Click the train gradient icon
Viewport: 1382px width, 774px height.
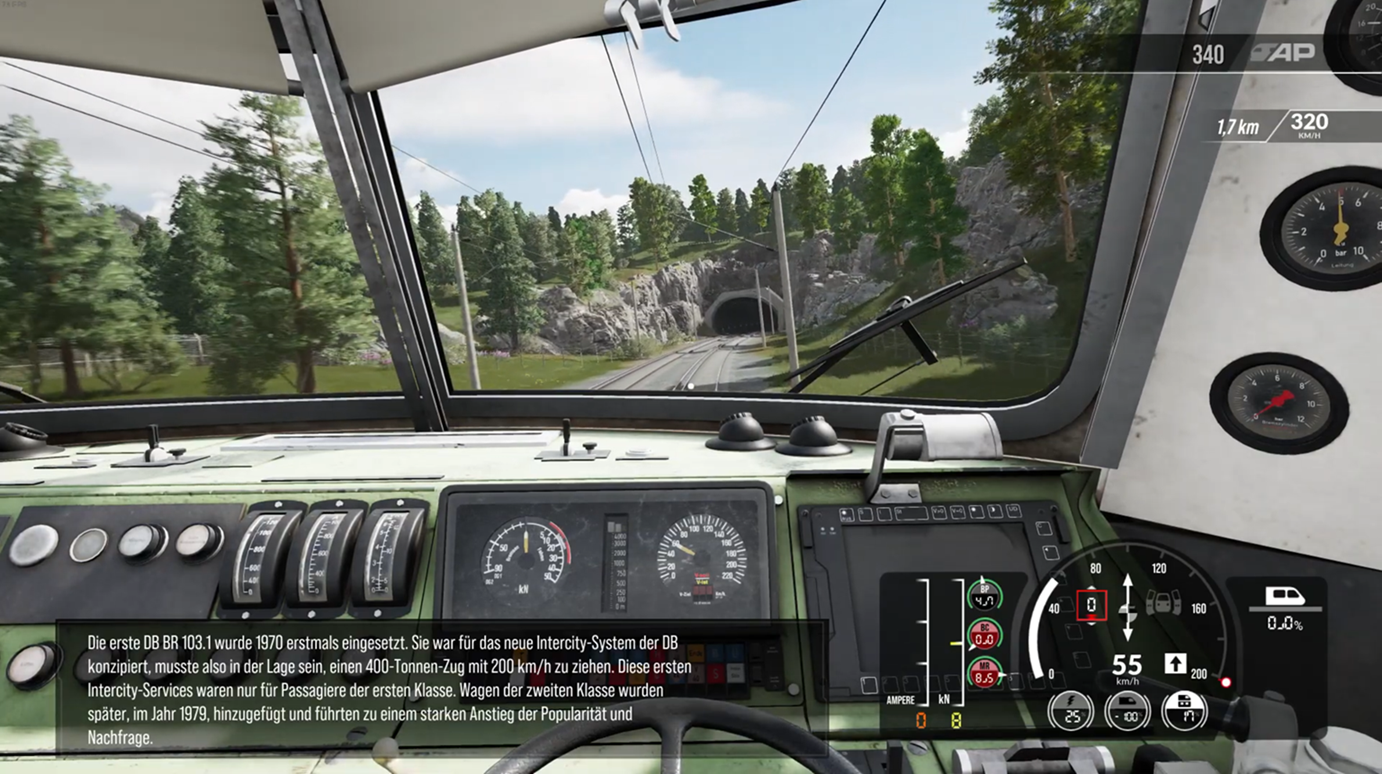click(1285, 598)
